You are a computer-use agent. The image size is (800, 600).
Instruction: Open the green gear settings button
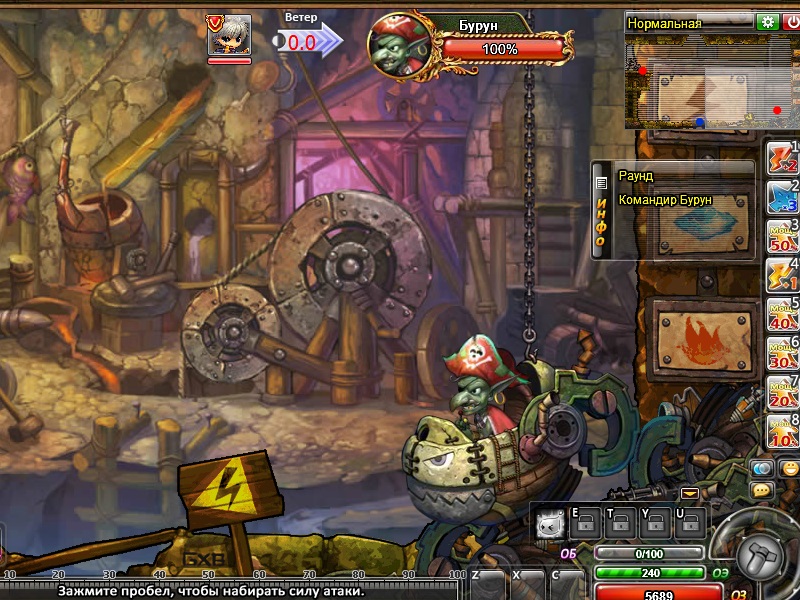pos(767,22)
